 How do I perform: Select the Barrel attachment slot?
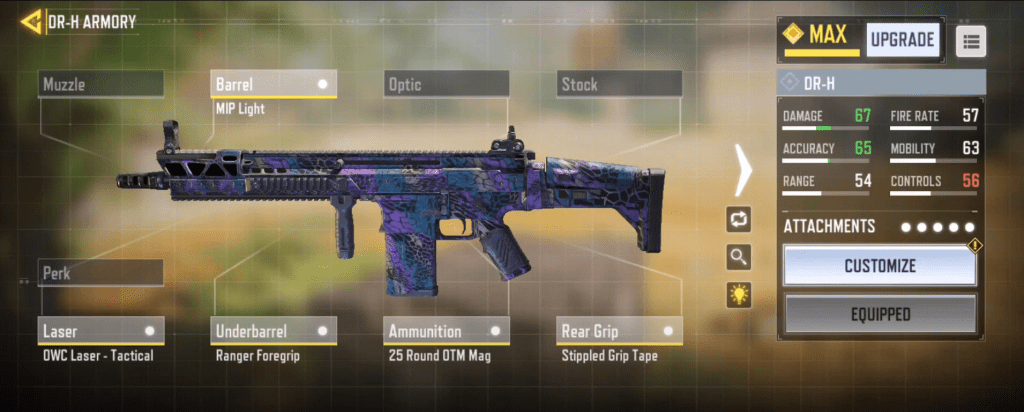(x=274, y=85)
